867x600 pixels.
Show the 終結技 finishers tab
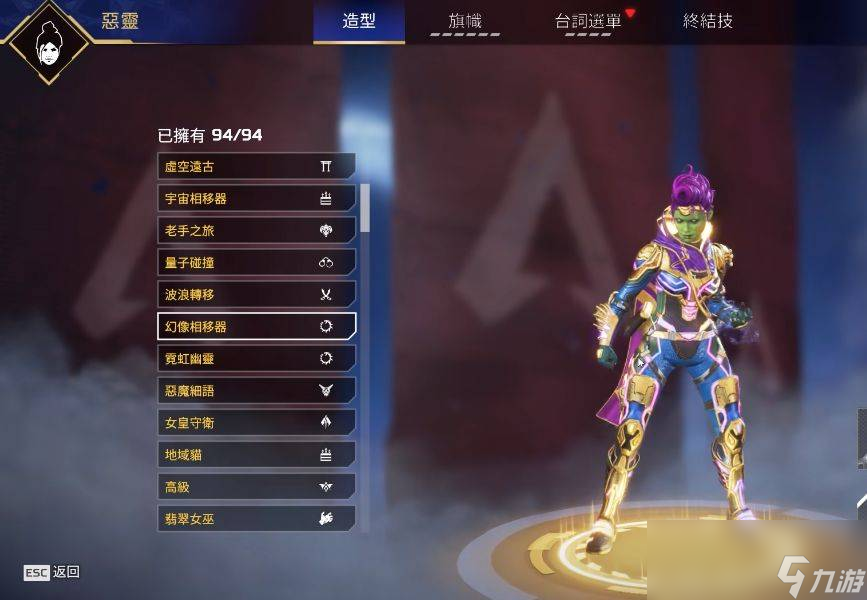click(708, 21)
